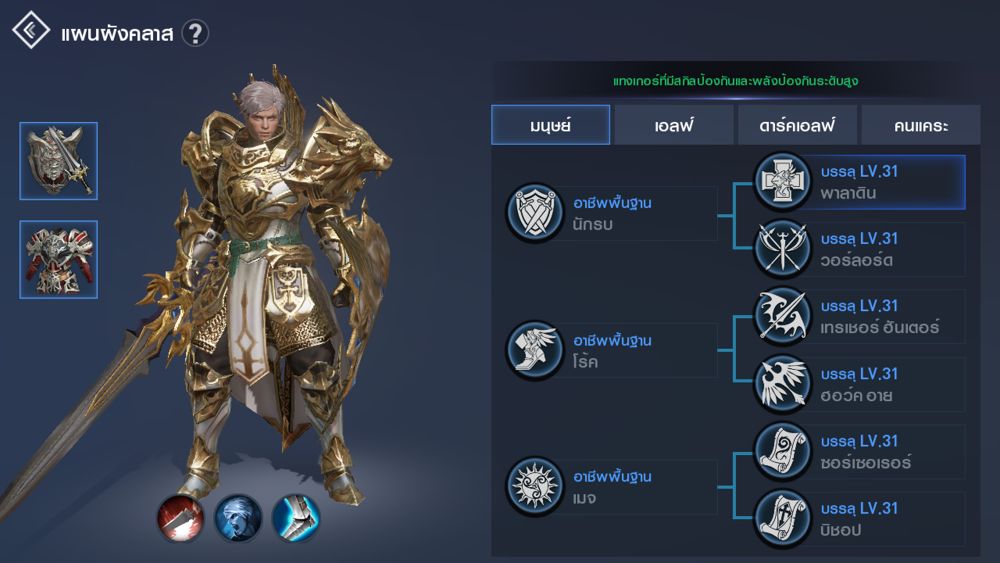Select the red armor set preview

pos(58,259)
